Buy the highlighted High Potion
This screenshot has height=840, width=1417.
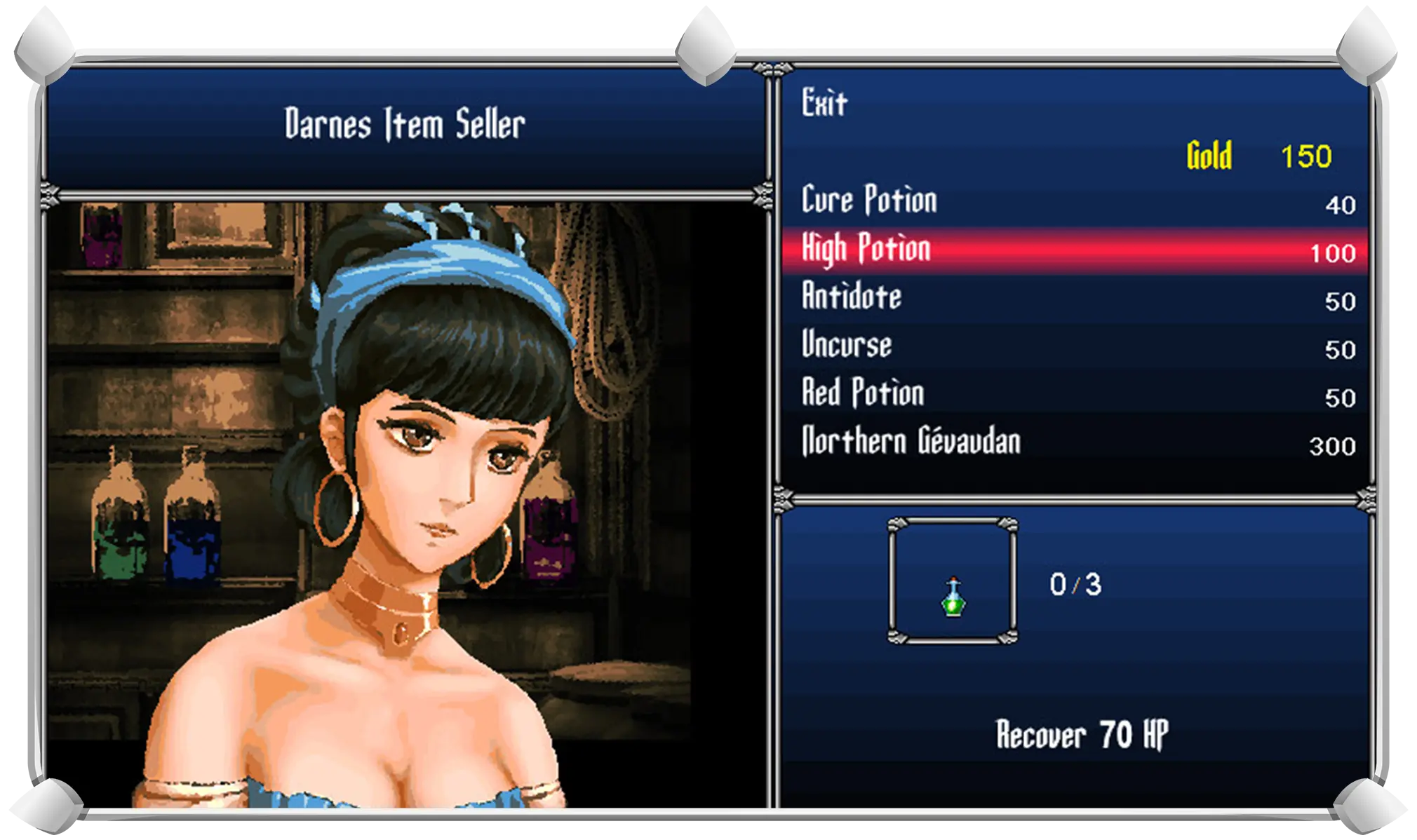coord(867,250)
